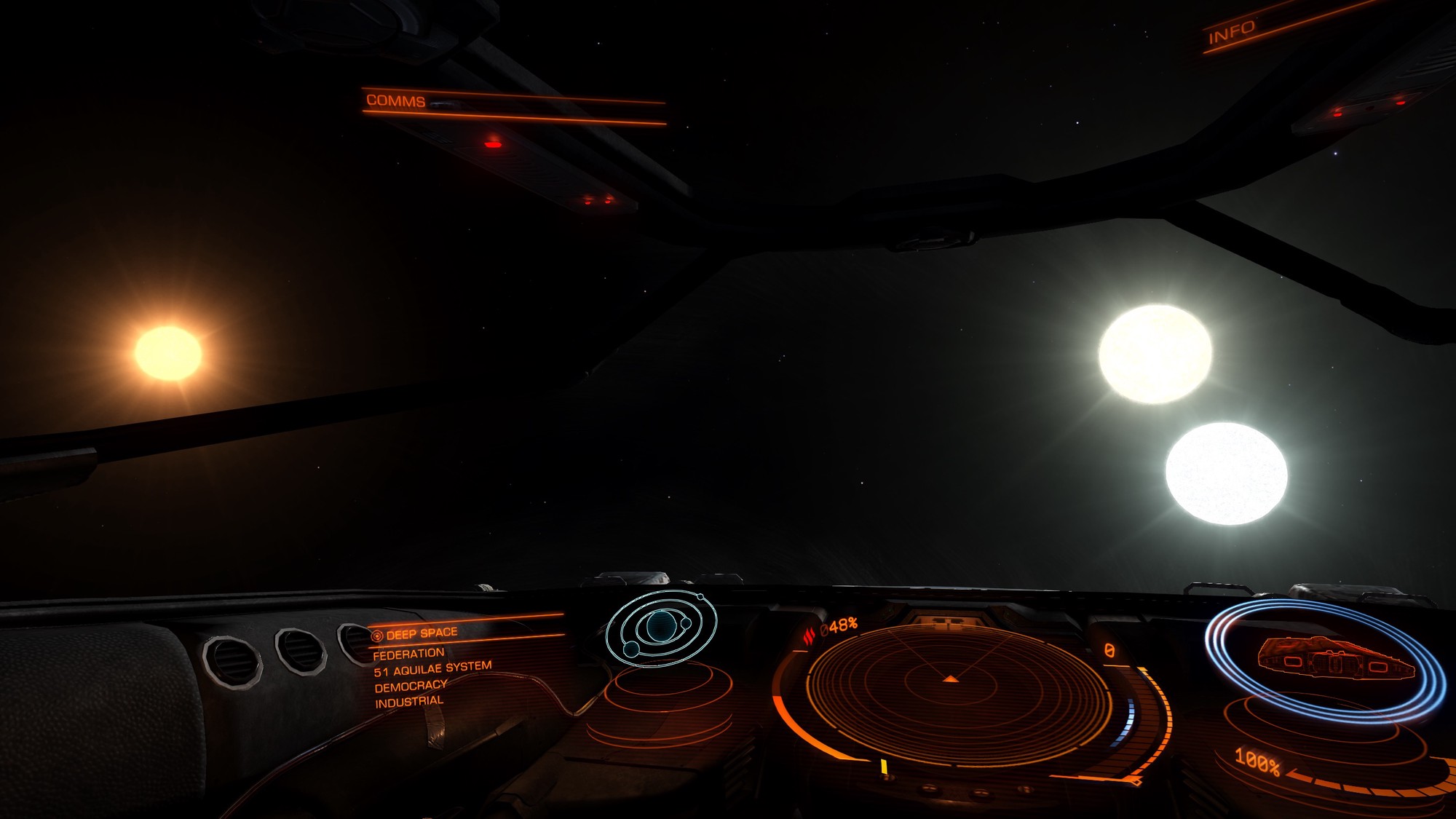
Task: Click the Deep Space location header
Action: (x=422, y=633)
